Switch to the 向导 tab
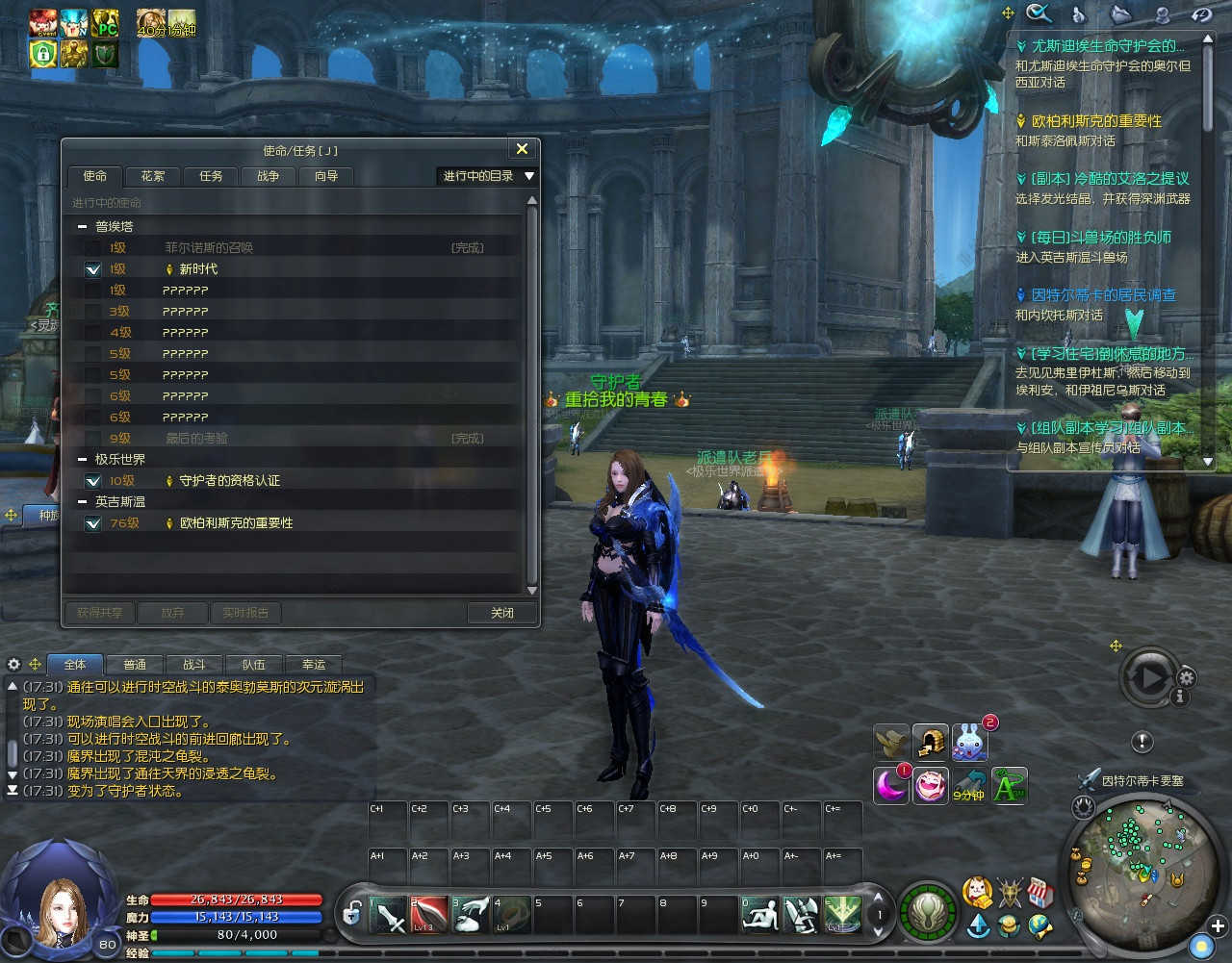The image size is (1232, 963). [326, 176]
